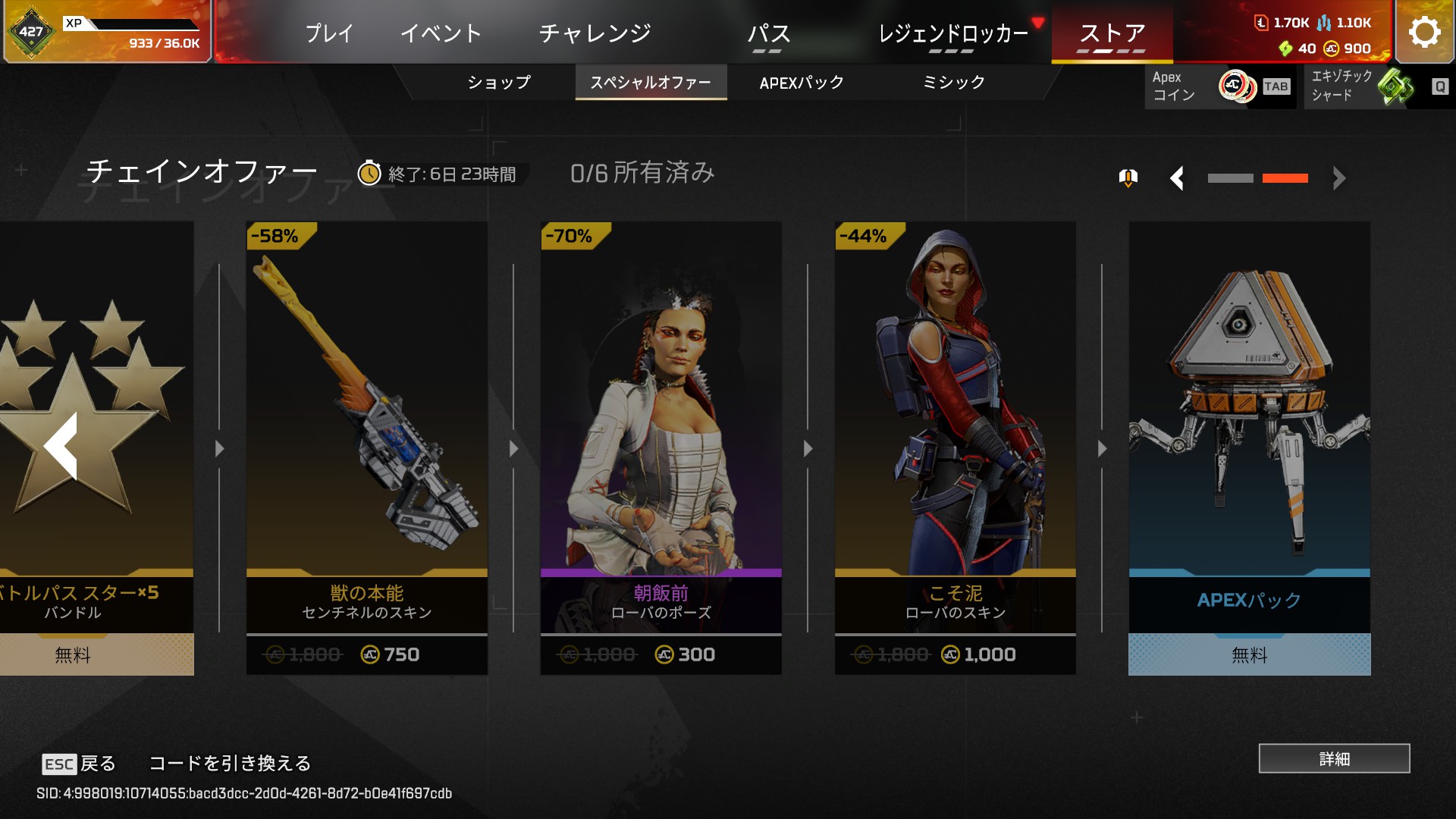Open the Apex コイン purchase button
The height and width of the screenshot is (819, 1456).
click(x=1219, y=86)
